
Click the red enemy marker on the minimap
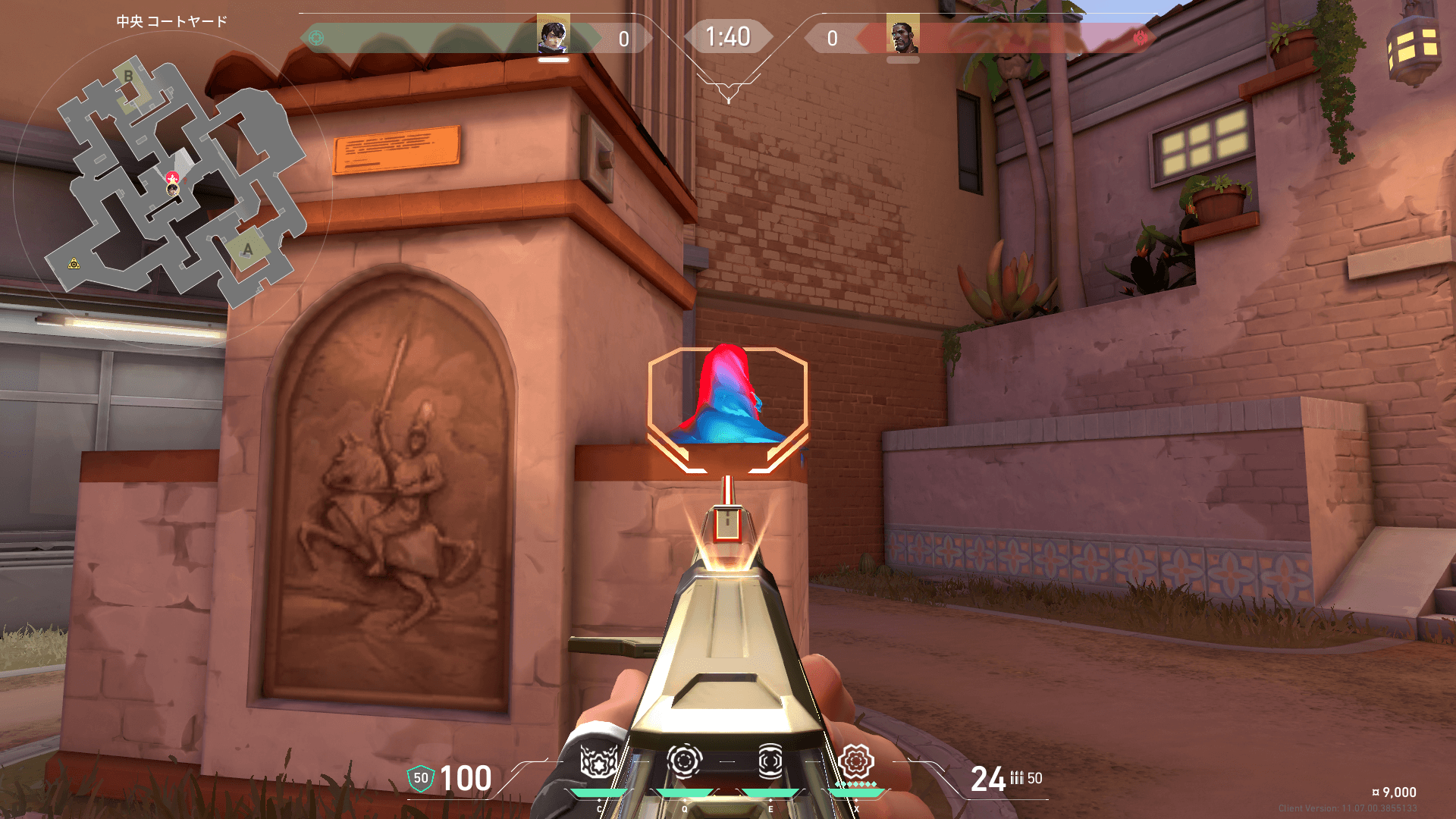(172, 178)
